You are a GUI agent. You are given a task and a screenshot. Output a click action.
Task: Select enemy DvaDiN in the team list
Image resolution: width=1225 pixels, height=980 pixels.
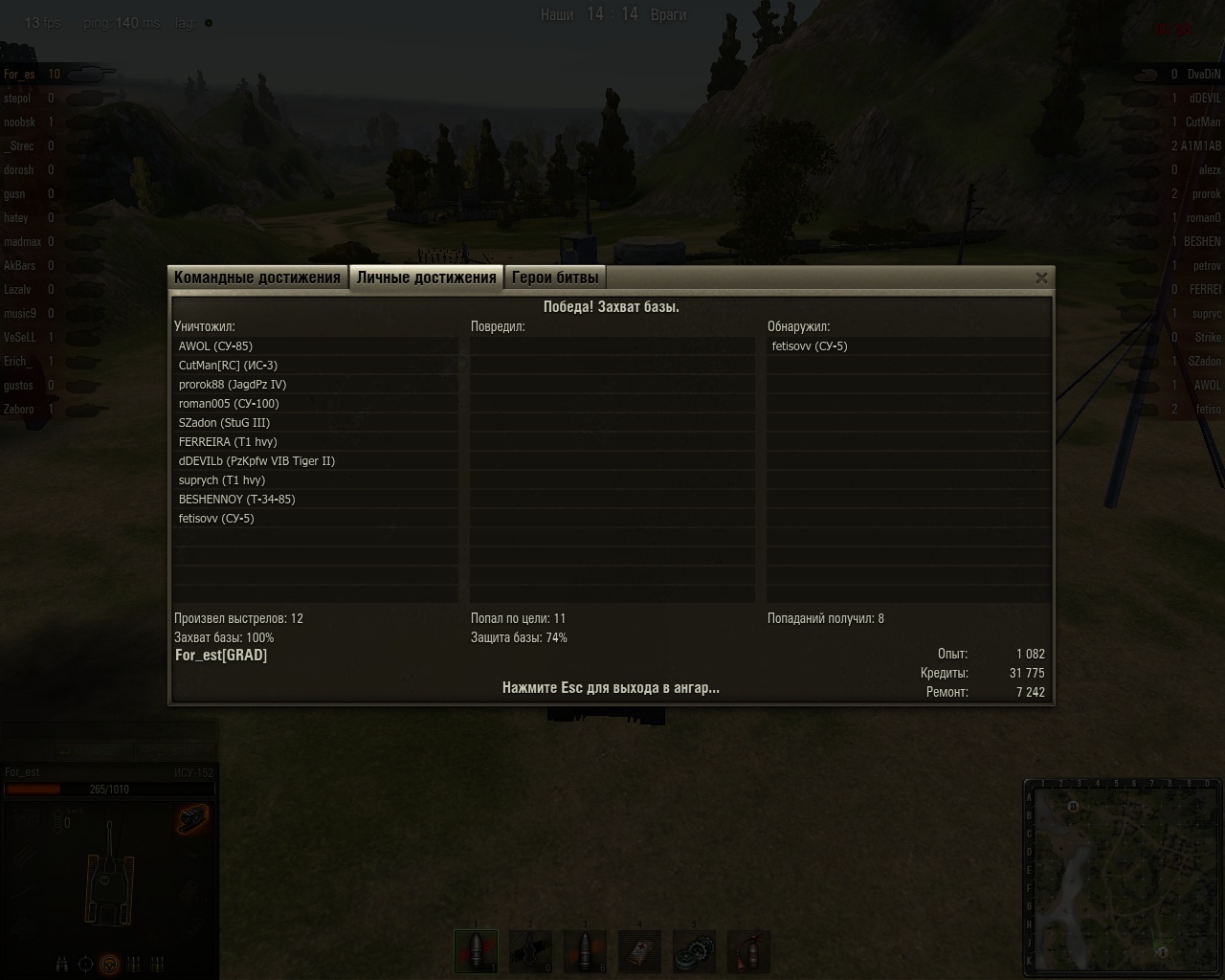click(1203, 75)
